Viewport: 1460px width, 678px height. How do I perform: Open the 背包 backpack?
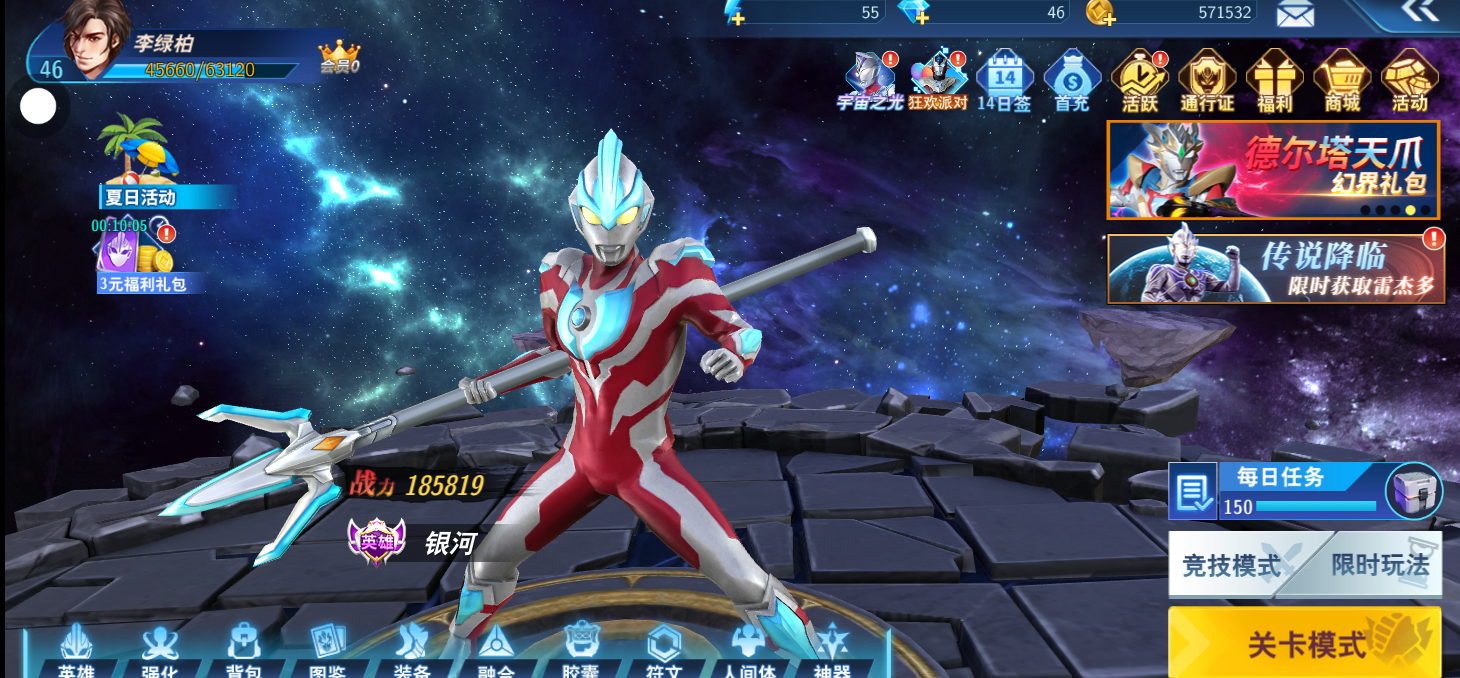point(243,652)
